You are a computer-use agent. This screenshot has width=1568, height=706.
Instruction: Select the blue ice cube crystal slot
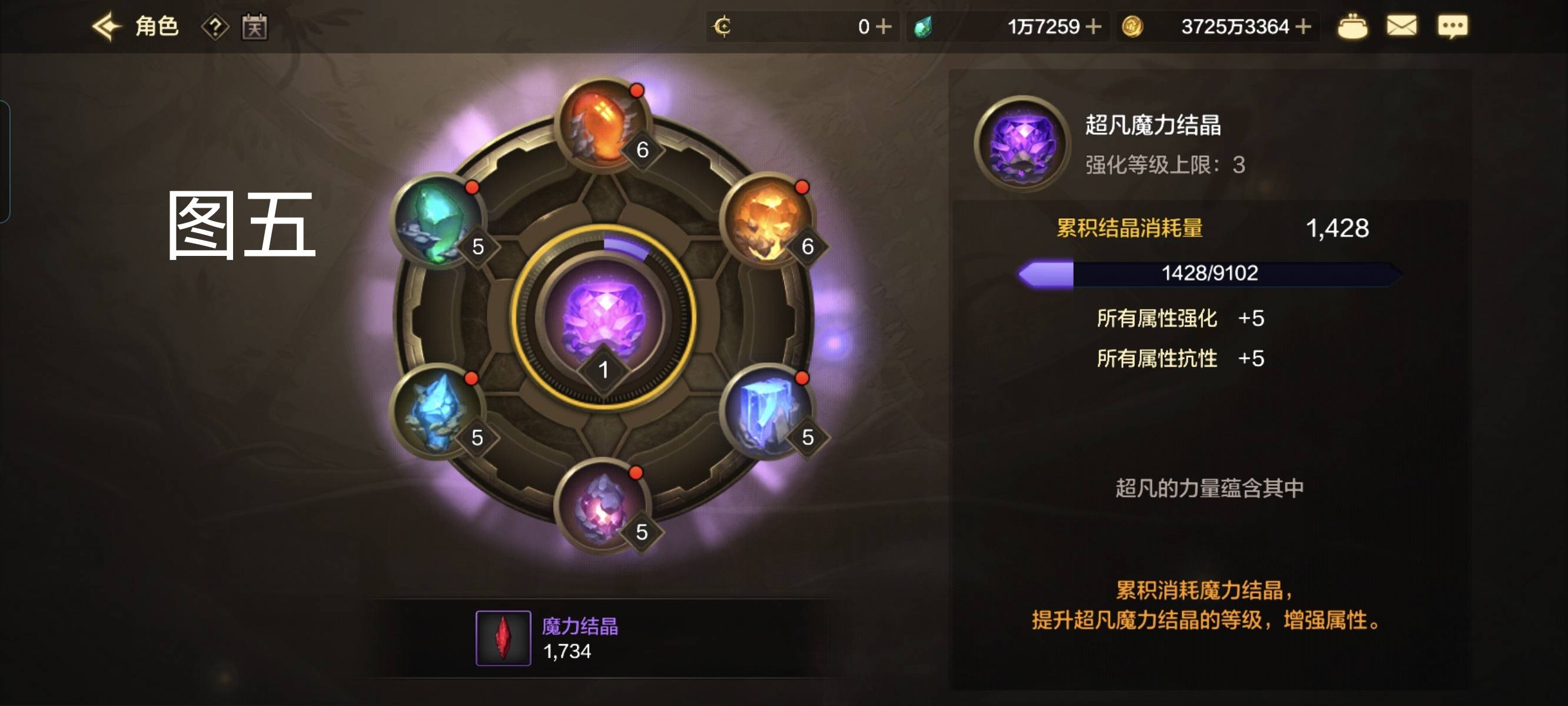(x=766, y=411)
